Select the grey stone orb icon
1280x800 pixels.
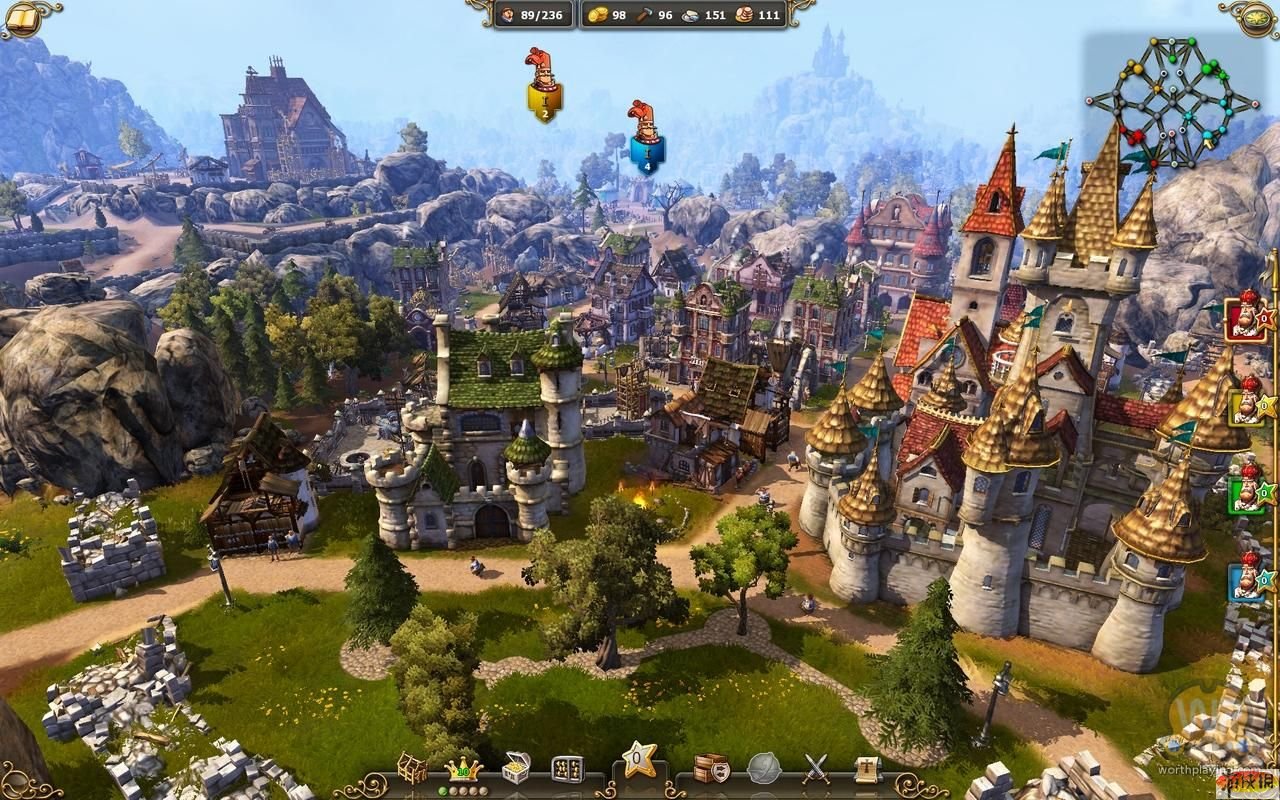(764, 768)
